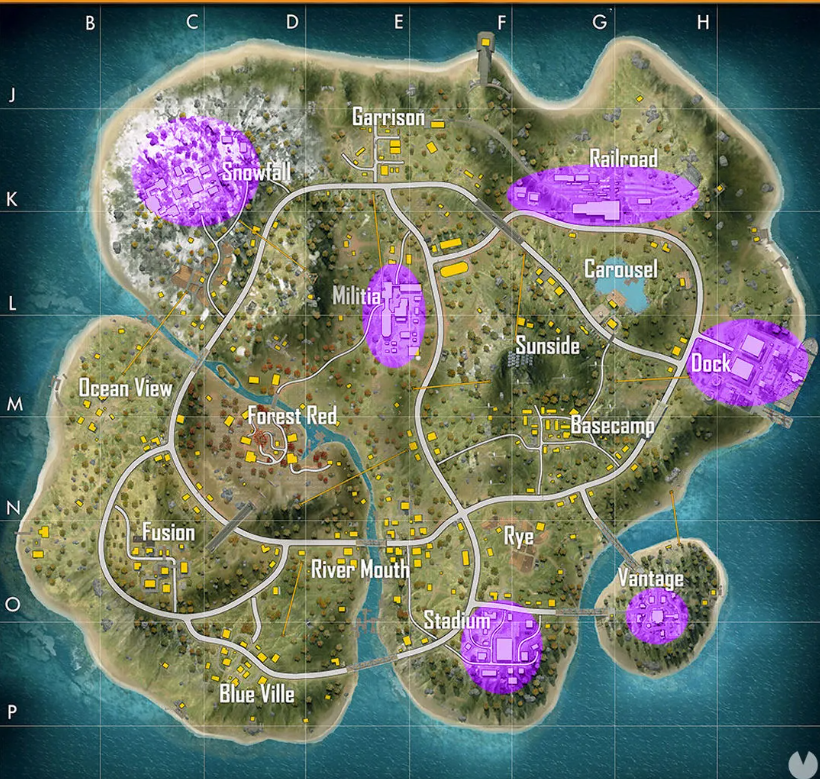820x779 pixels.
Task: Select the Snowfall location on the map
Action: coord(256,172)
